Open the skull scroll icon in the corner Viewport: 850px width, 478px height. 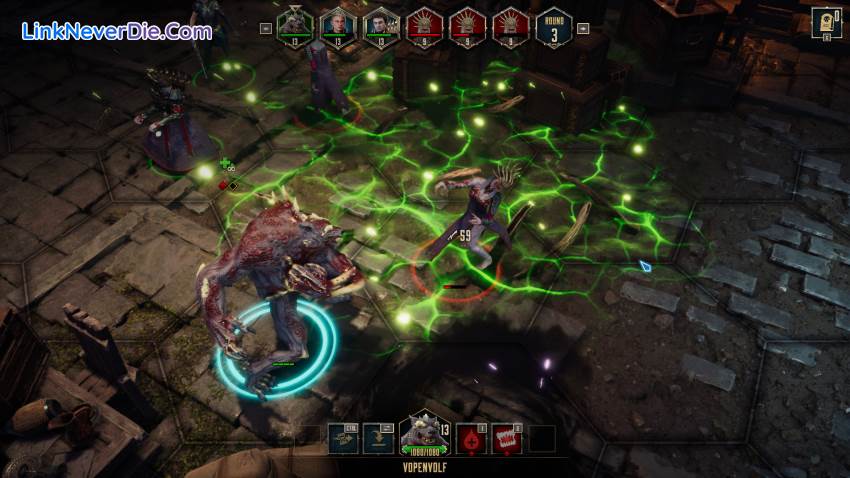(826, 22)
